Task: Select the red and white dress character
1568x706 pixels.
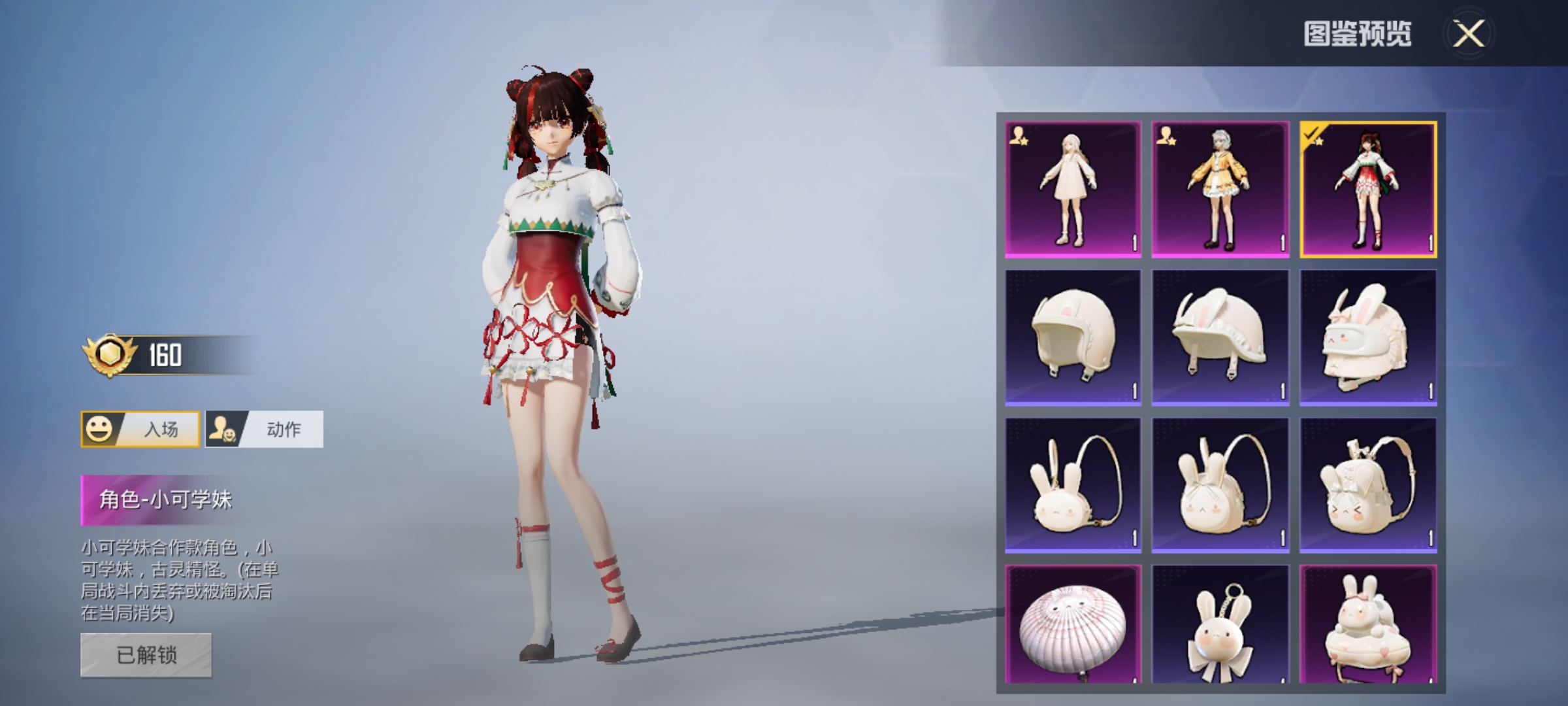Action: coord(1368,189)
